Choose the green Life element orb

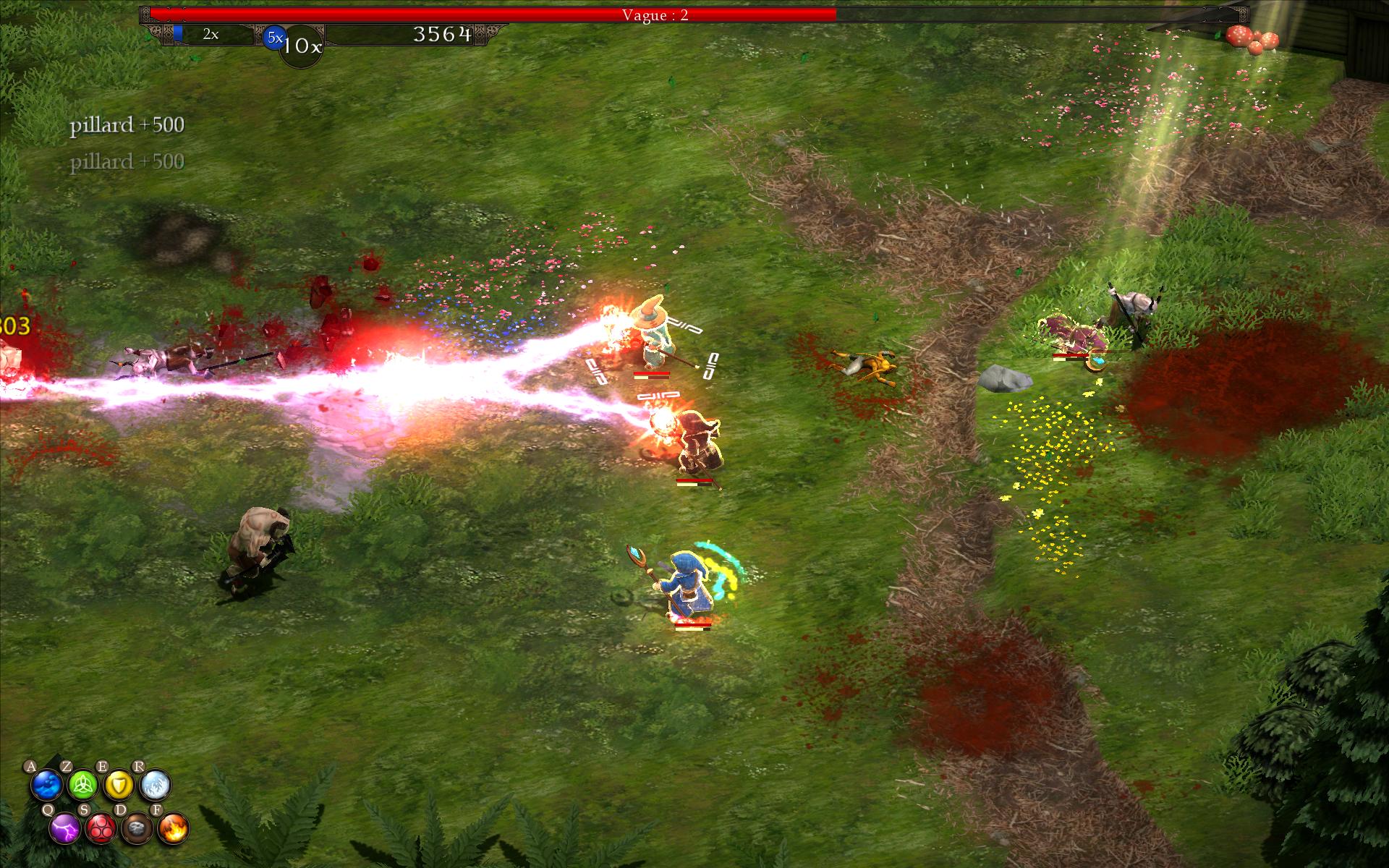(83, 785)
